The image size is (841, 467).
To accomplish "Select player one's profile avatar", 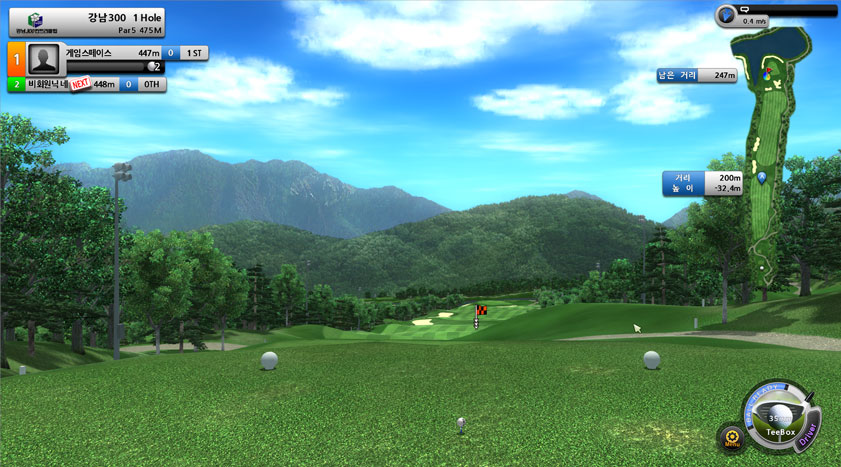I will click(x=46, y=60).
